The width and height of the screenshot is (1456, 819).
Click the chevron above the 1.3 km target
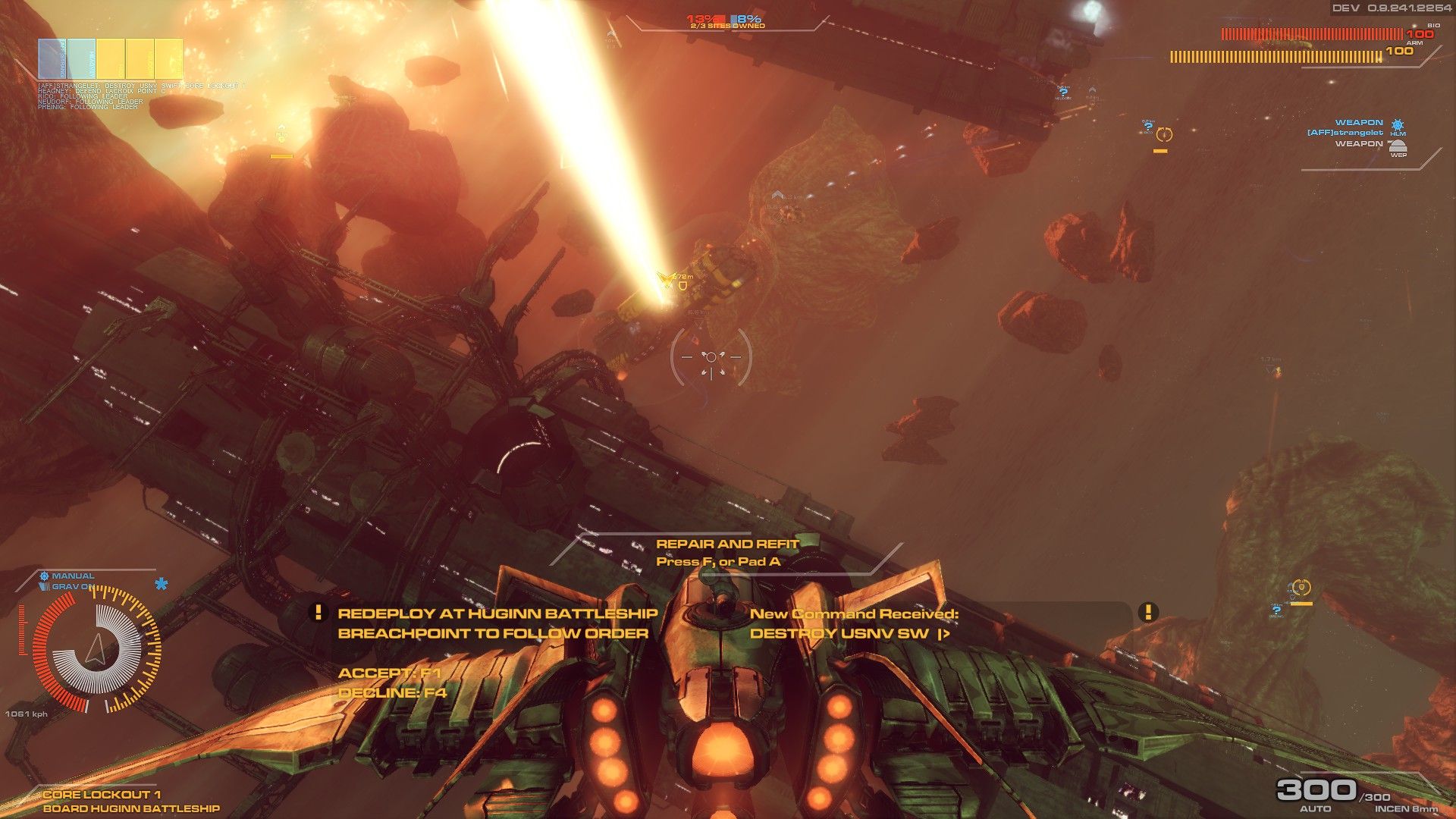(x=778, y=195)
